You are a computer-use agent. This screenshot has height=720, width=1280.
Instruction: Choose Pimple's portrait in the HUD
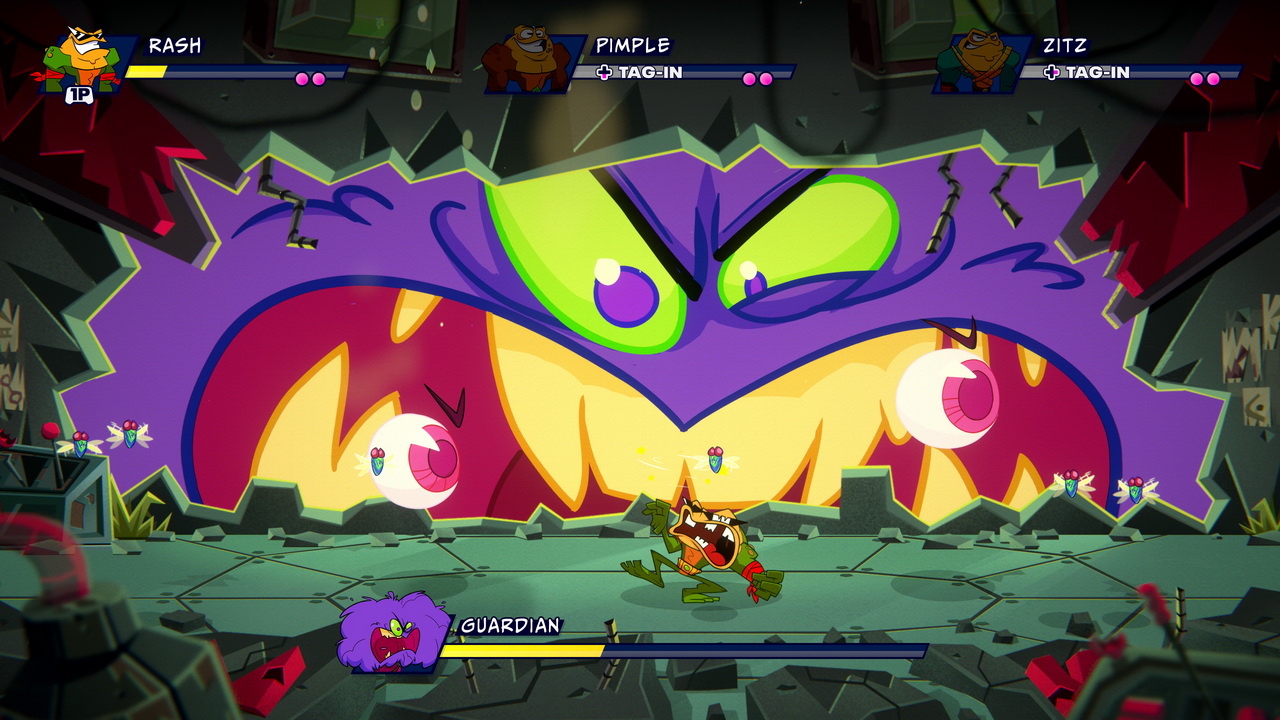(x=530, y=62)
